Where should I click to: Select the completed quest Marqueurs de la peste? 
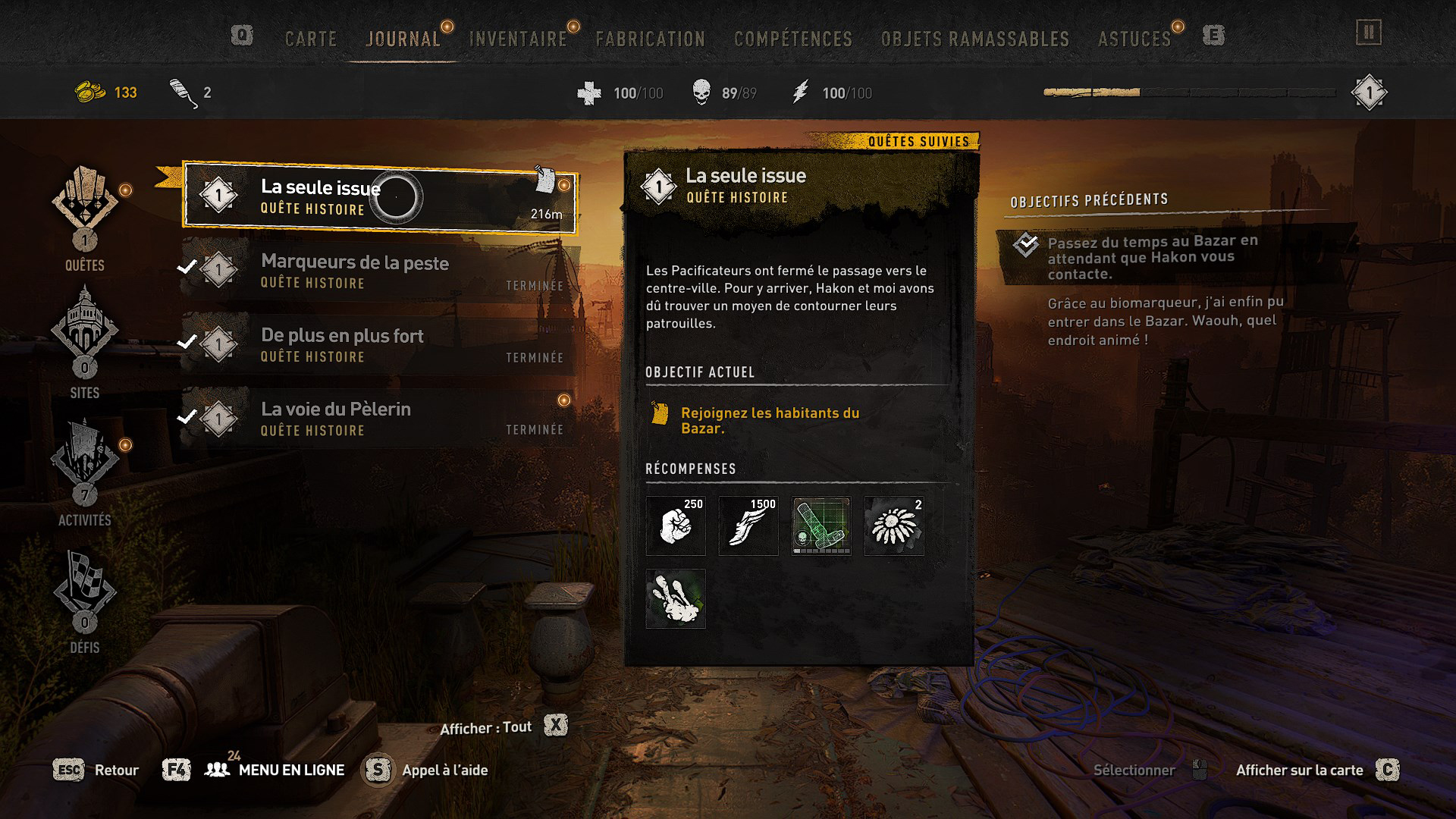coord(379,271)
